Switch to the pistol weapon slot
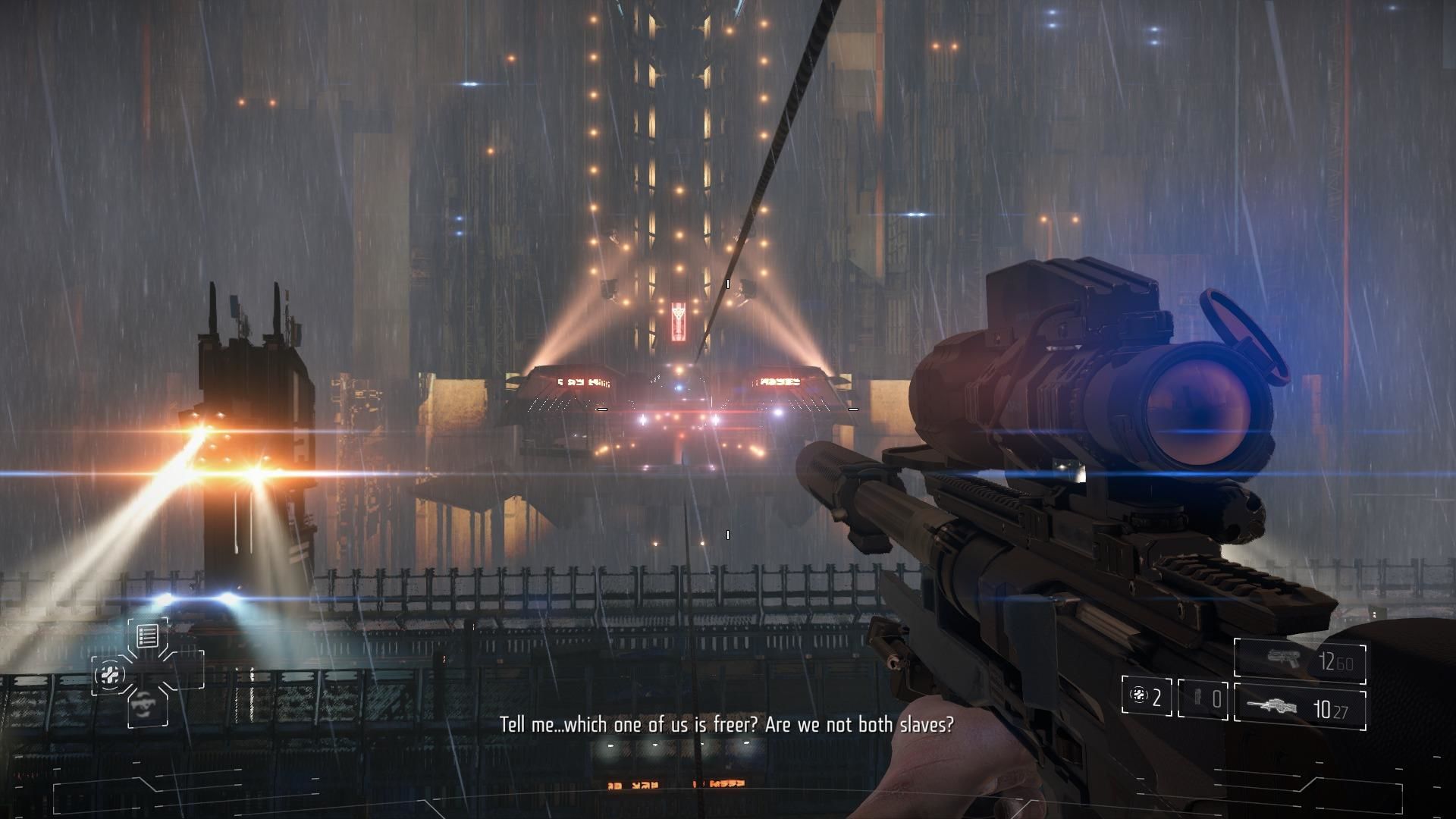The image size is (1456, 819). [1300, 661]
